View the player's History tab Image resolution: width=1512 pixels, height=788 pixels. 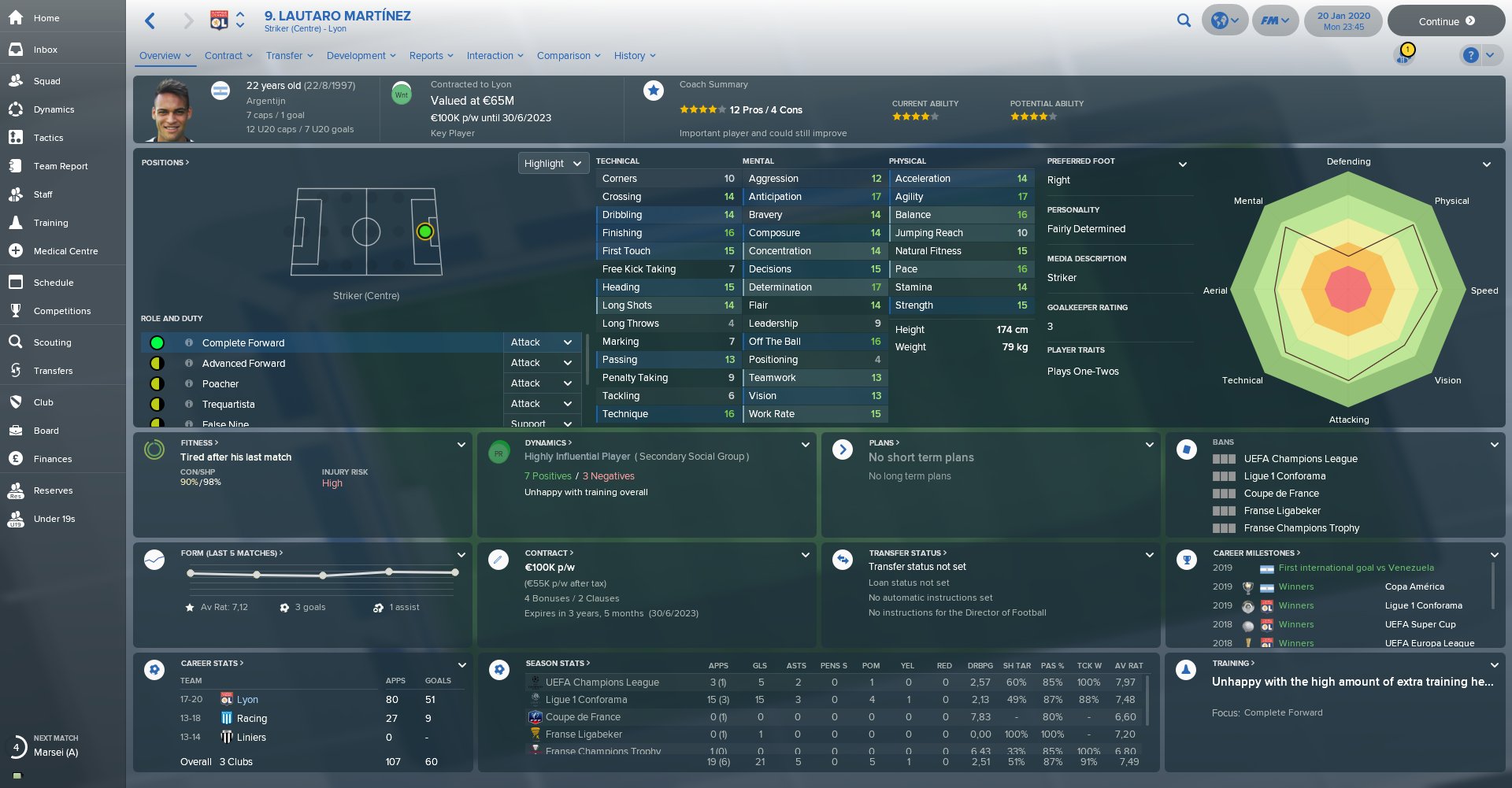pos(634,56)
